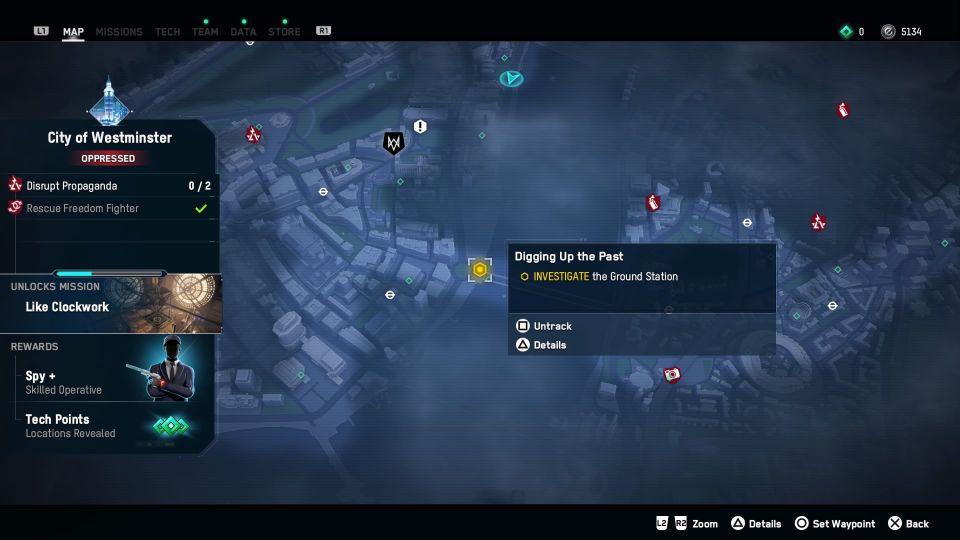This screenshot has height=540, width=960.
Task: Select the cyan player location arrow marker
Action: (x=512, y=77)
